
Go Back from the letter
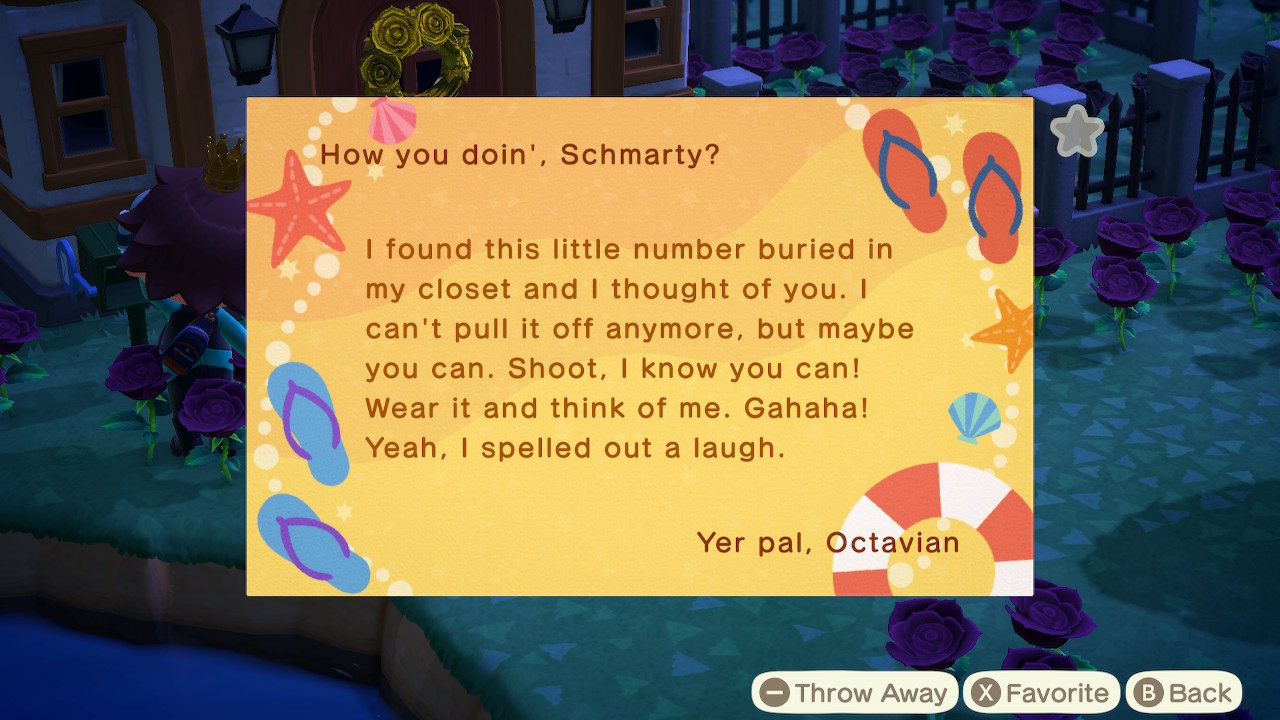click(1184, 693)
